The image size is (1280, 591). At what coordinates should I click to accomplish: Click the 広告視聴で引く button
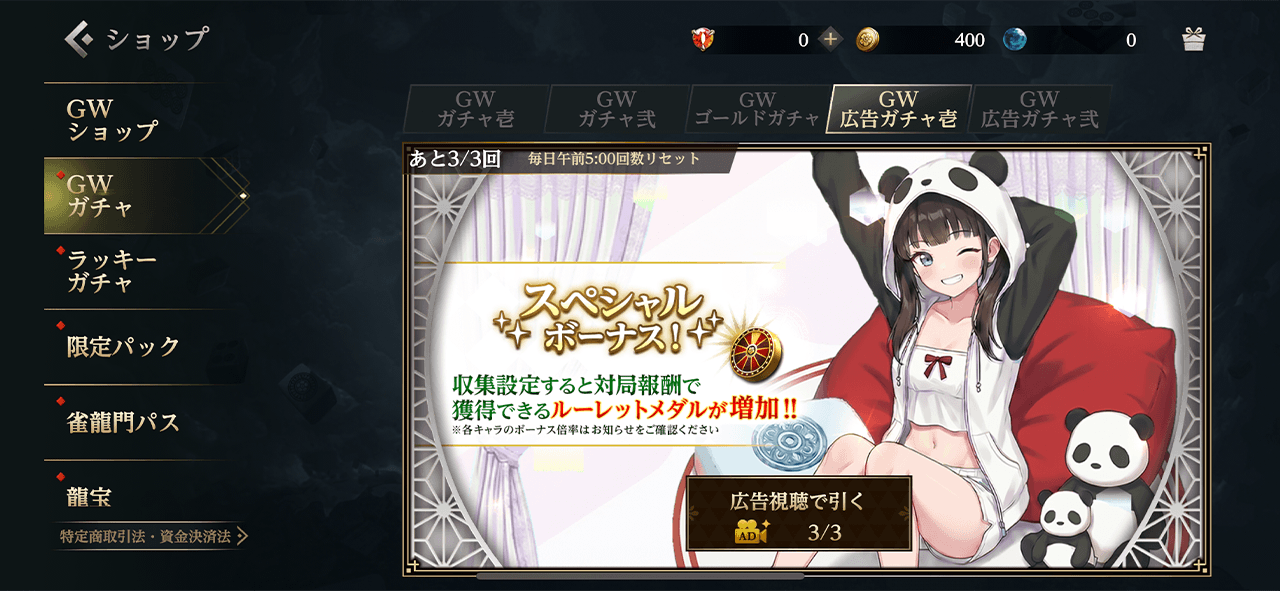pyautogui.click(x=798, y=513)
